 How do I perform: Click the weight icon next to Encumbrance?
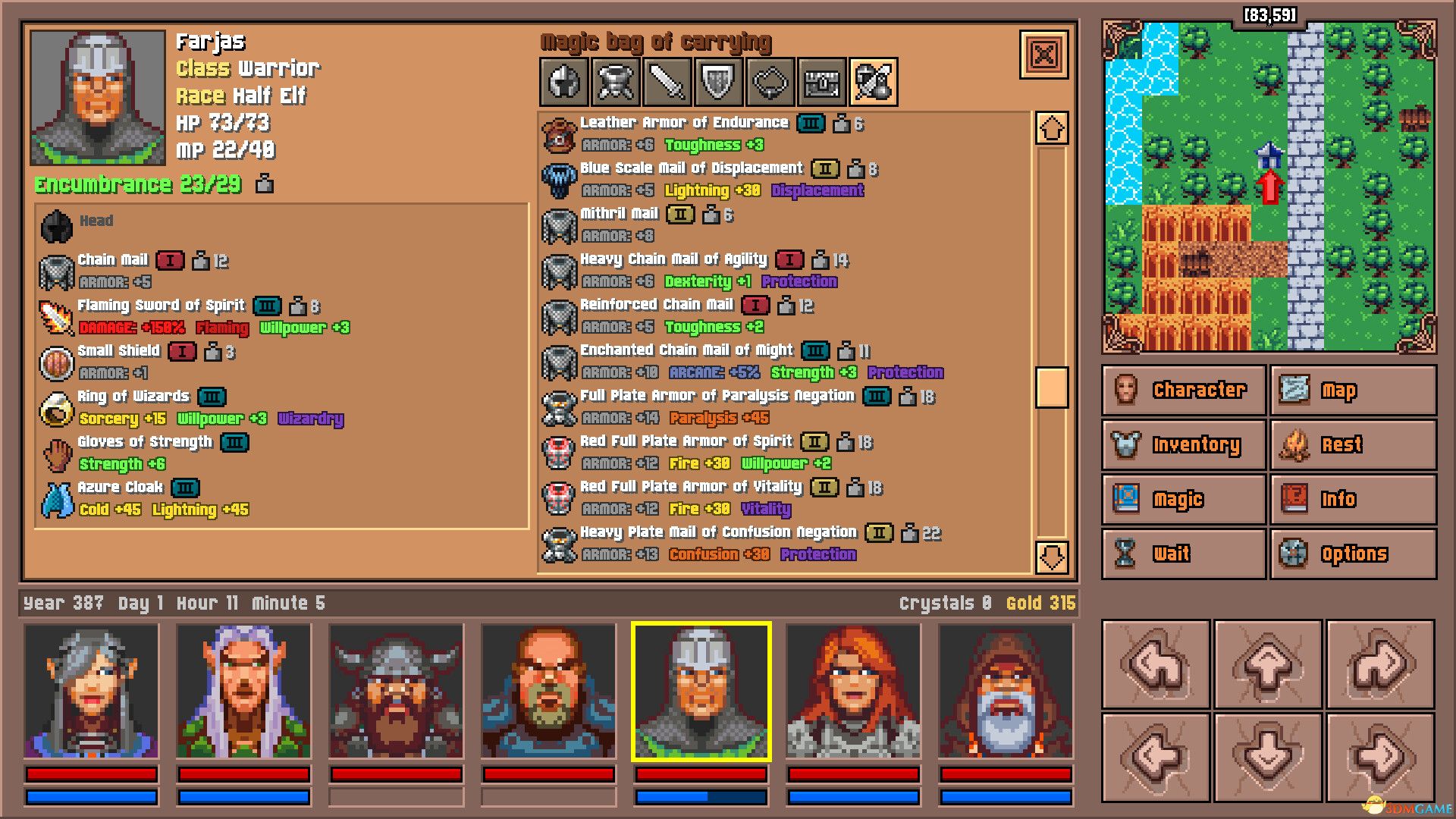point(263,184)
